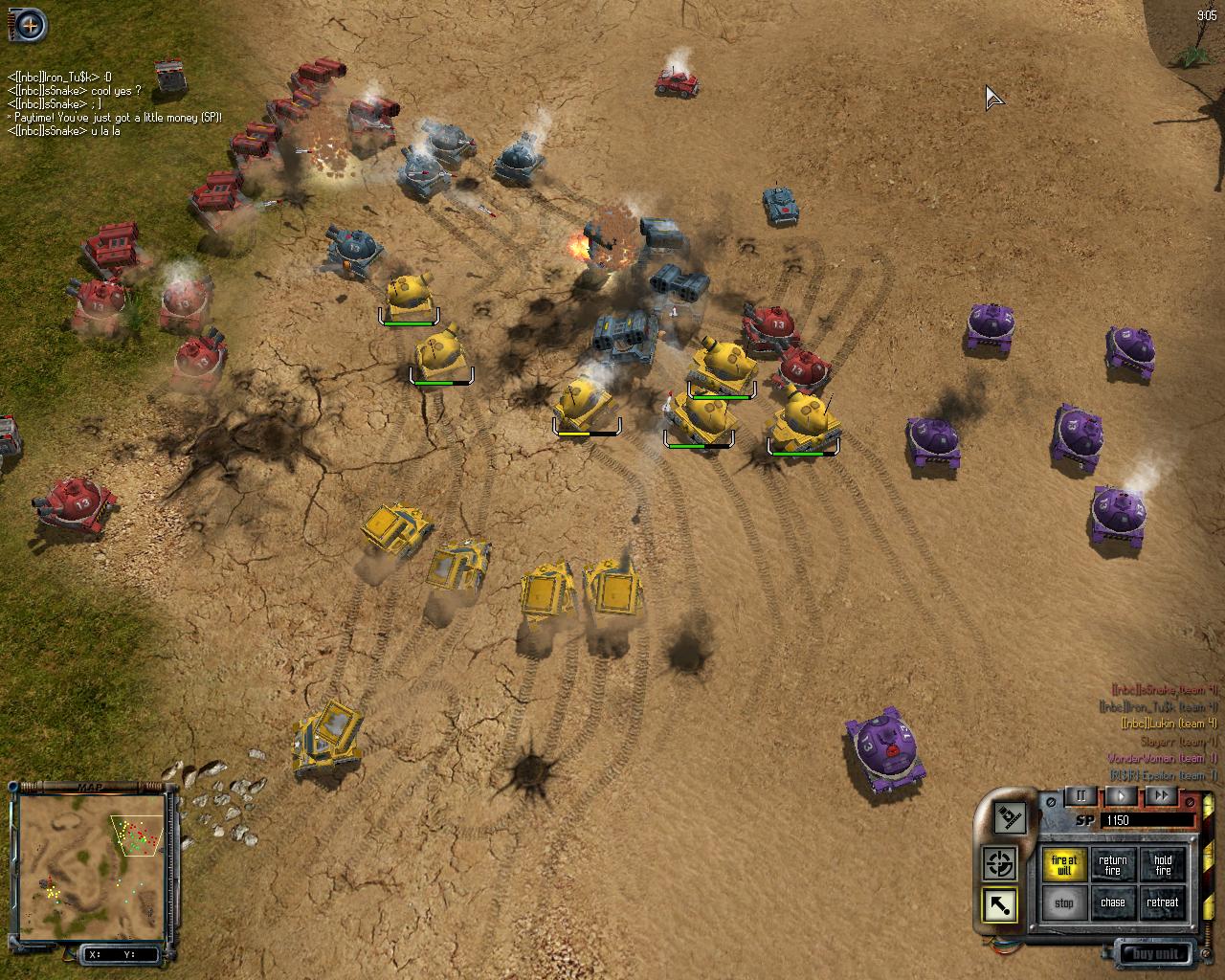Pause the game speed
1225x980 pixels.
coord(1081,796)
